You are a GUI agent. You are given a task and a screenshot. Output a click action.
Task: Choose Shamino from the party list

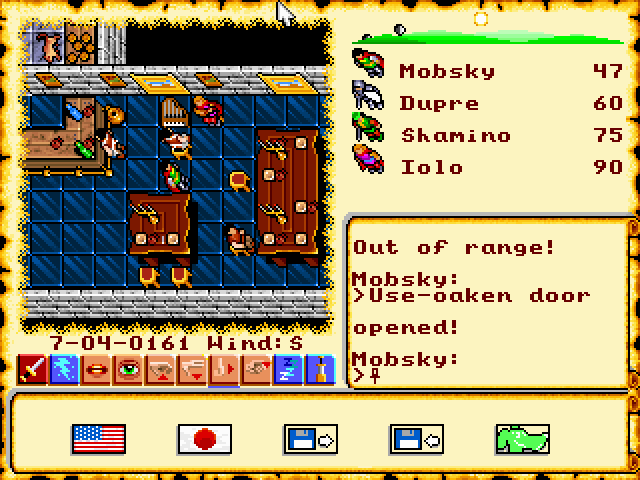pos(455,134)
